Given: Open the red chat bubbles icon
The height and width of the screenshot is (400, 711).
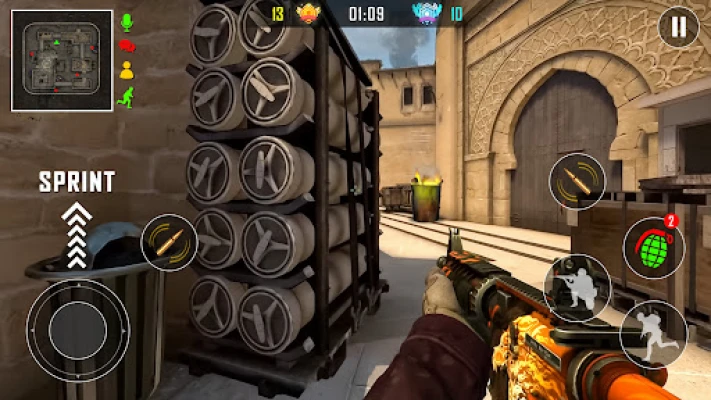Looking at the screenshot, I should pos(127,45).
